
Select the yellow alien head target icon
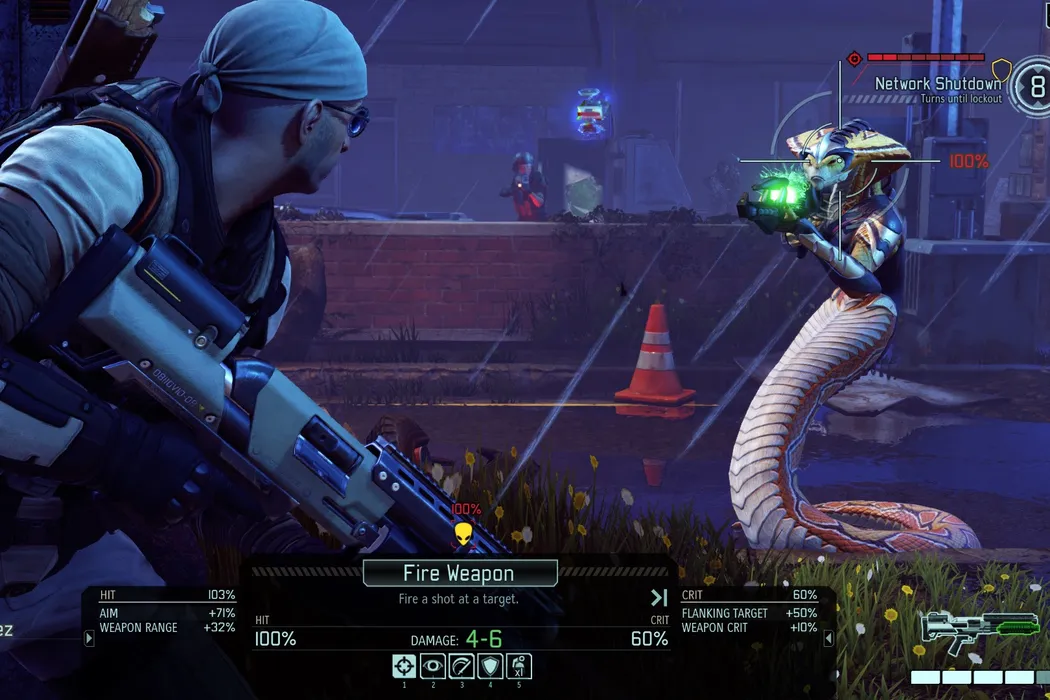463,534
